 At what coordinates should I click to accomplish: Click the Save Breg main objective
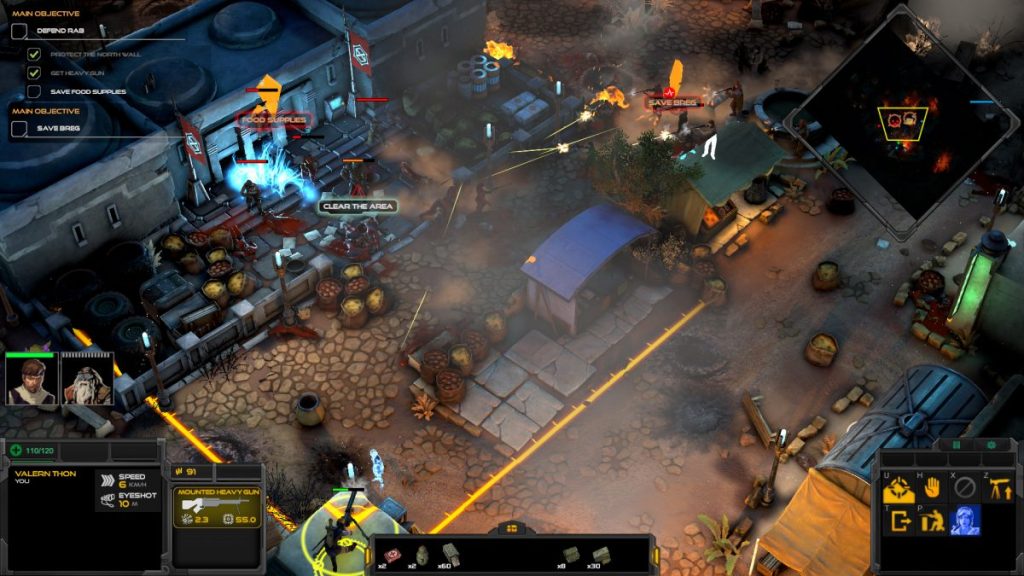tap(58, 128)
